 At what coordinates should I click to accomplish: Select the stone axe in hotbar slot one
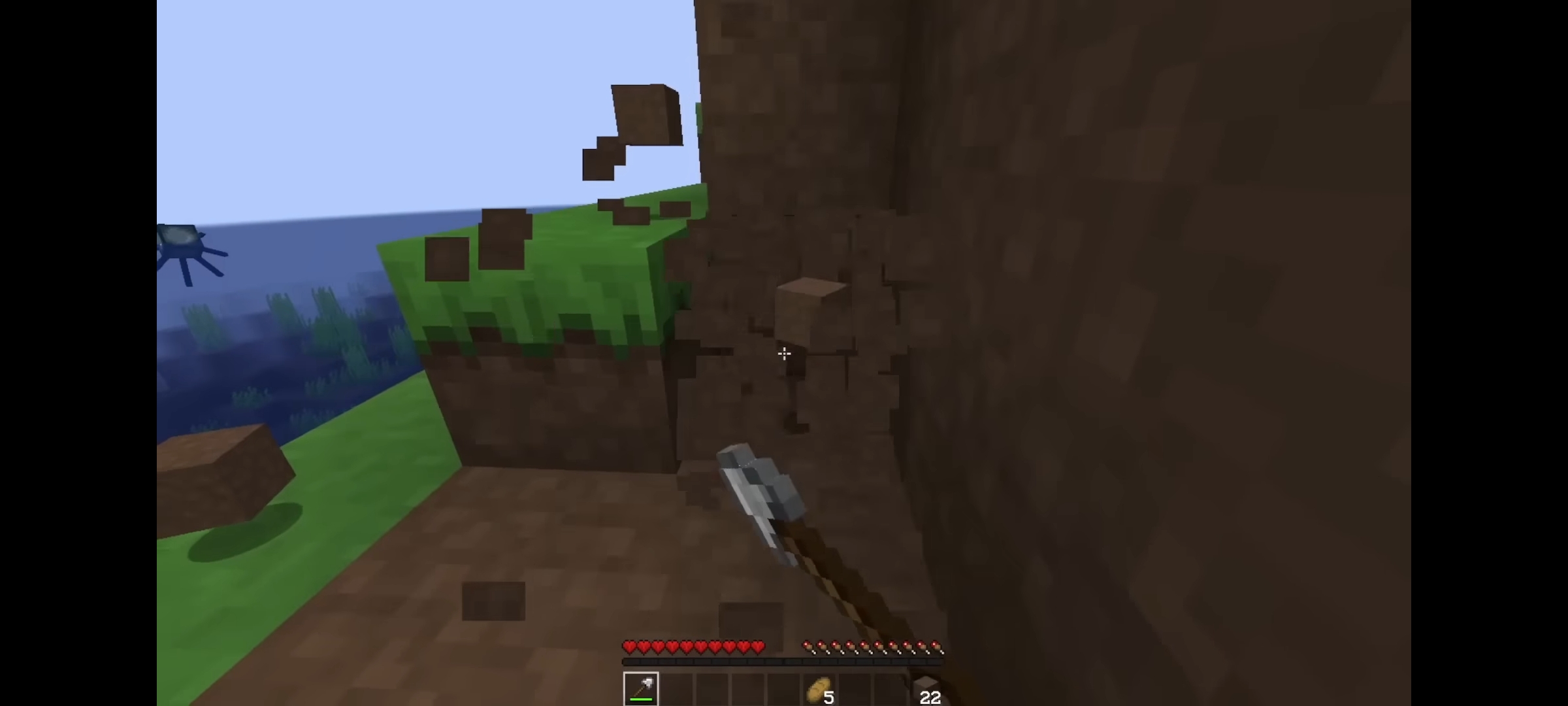click(x=641, y=688)
